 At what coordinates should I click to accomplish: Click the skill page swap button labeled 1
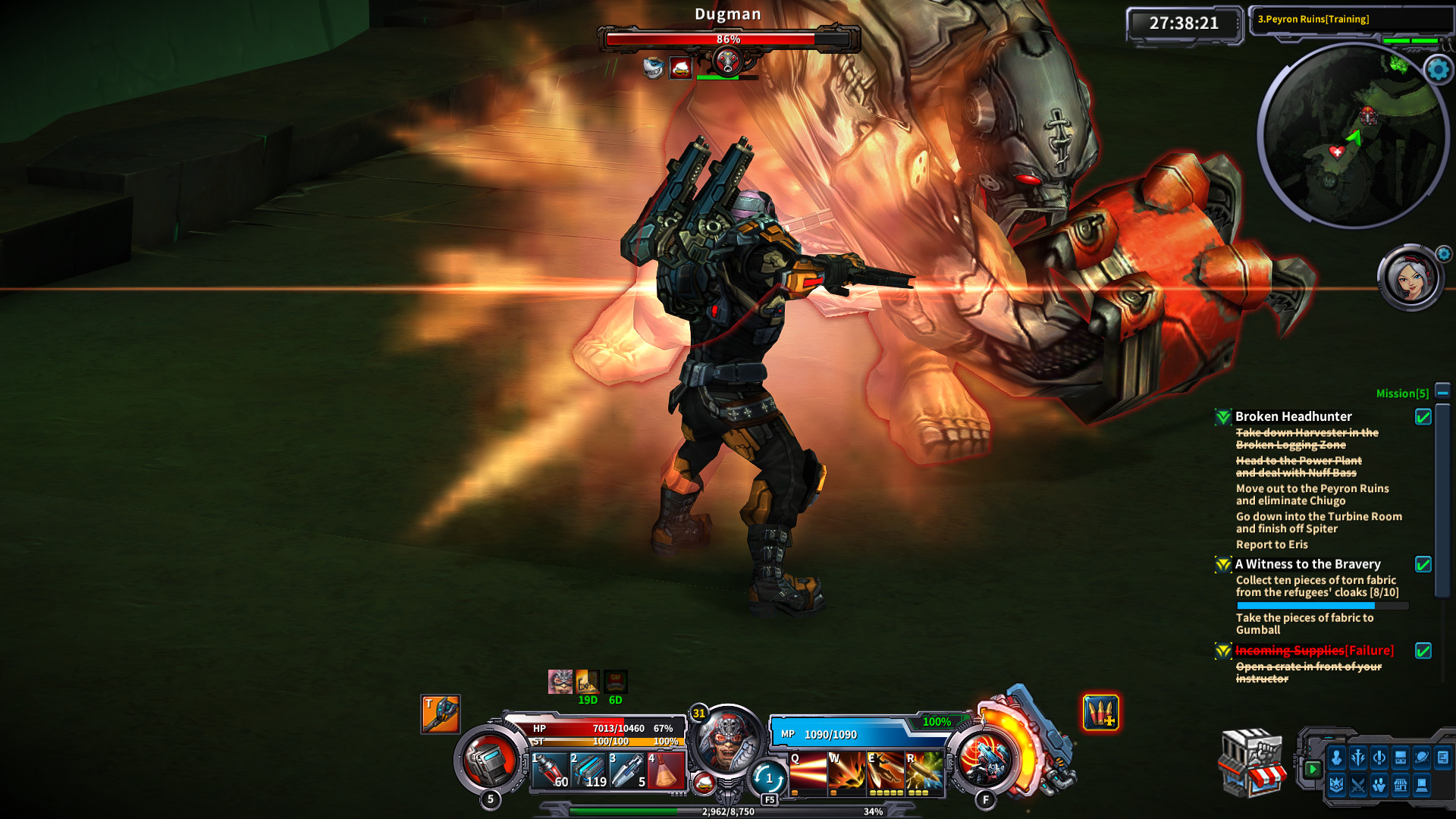(x=768, y=779)
